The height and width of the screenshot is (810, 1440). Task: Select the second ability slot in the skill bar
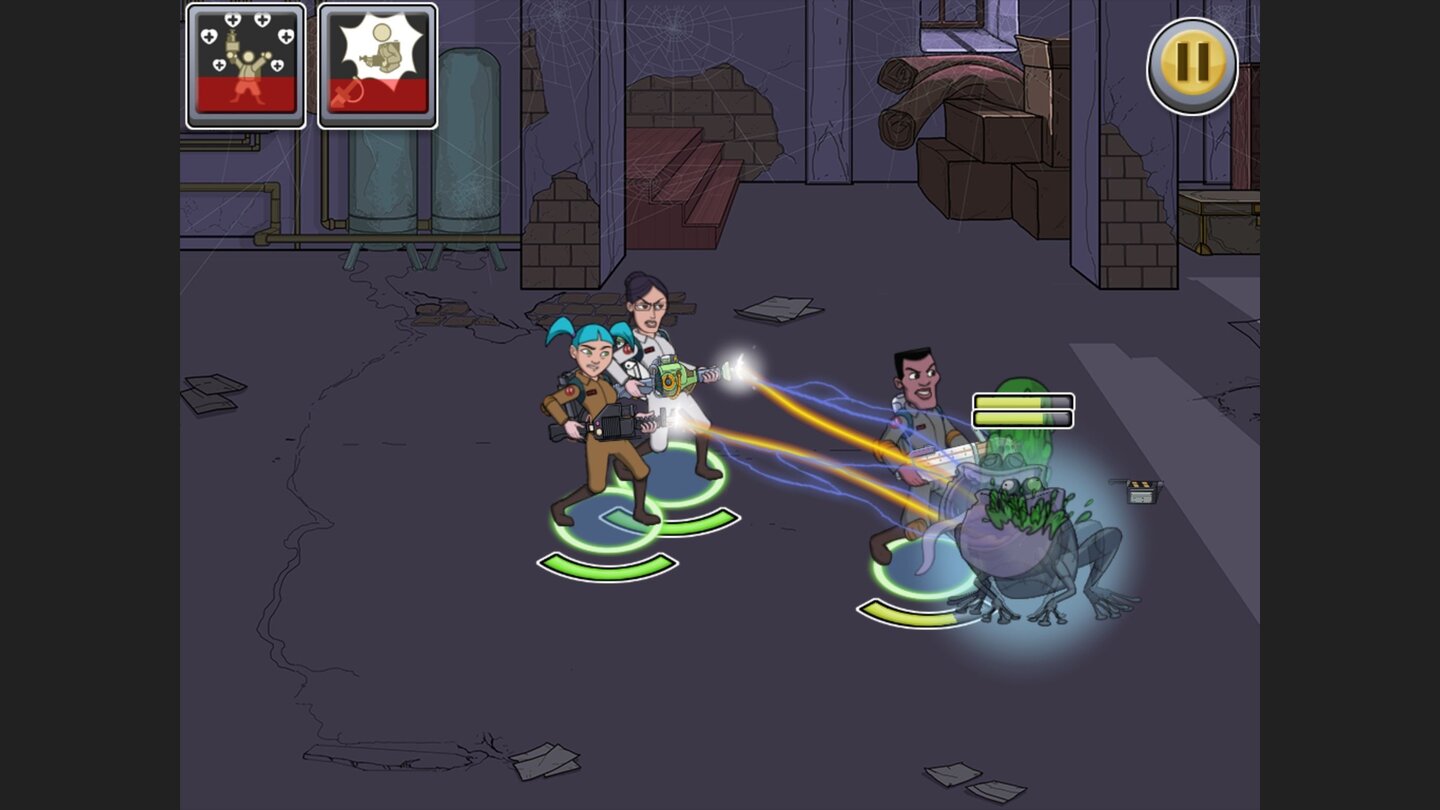[378, 65]
